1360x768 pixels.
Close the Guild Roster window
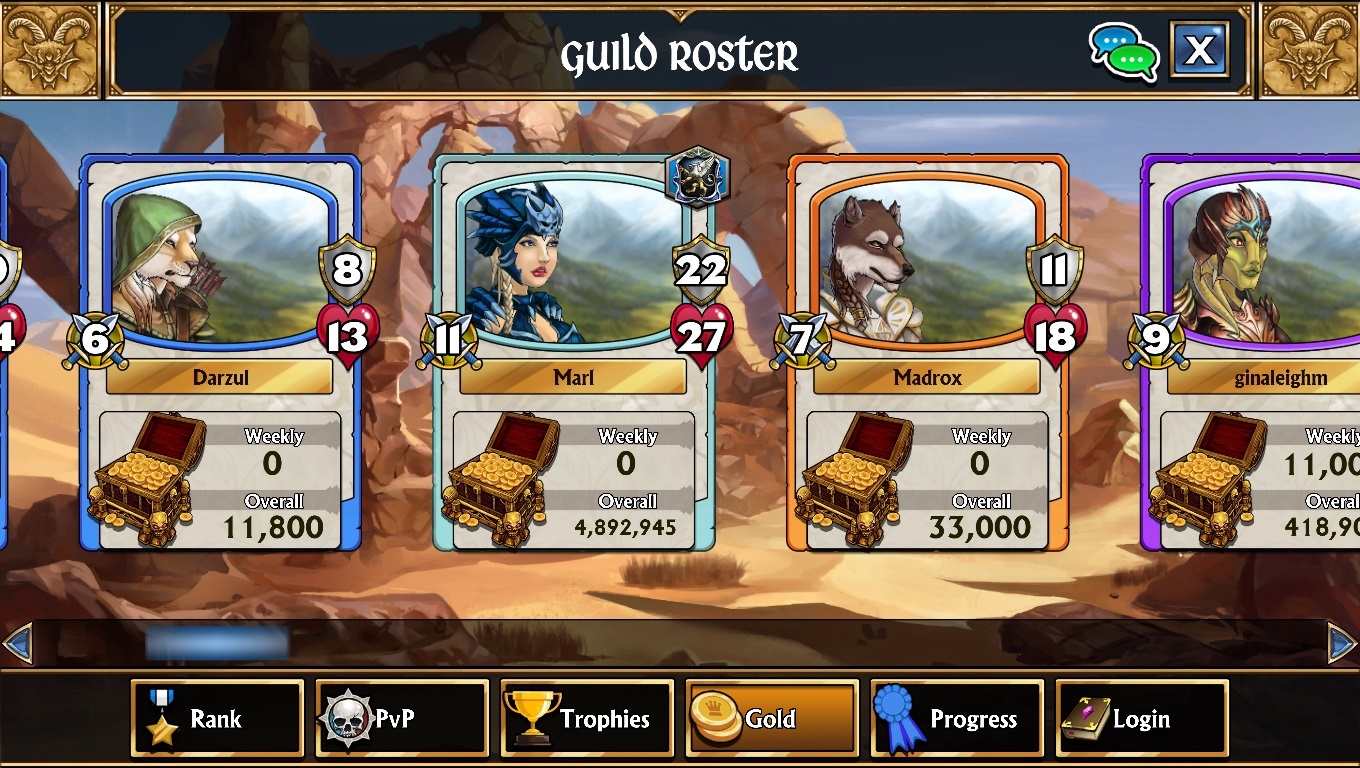(x=1199, y=49)
